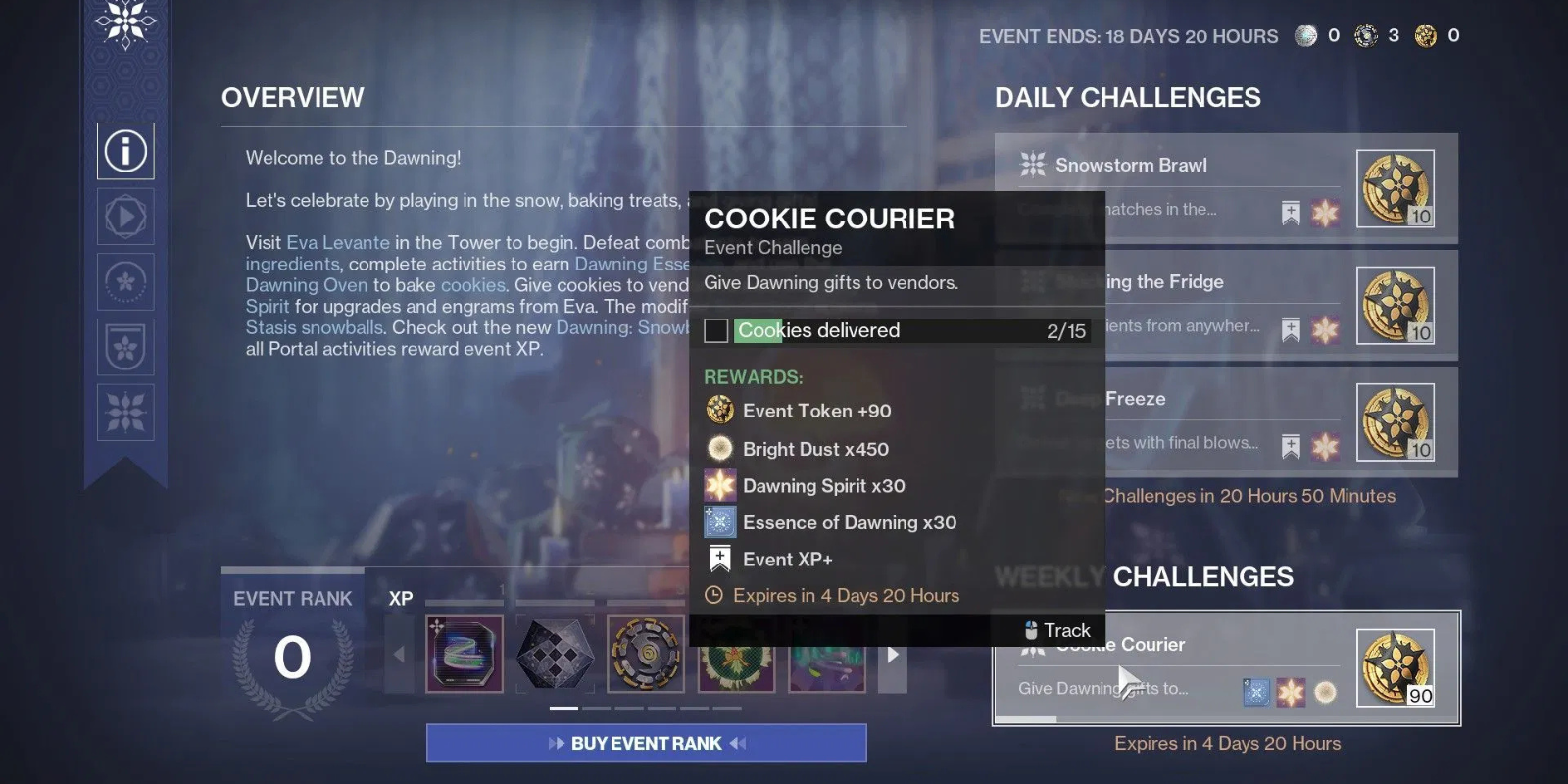The height and width of the screenshot is (784, 1568).
Task: Click the Bright Dust x450 reward icon
Action: point(720,448)
